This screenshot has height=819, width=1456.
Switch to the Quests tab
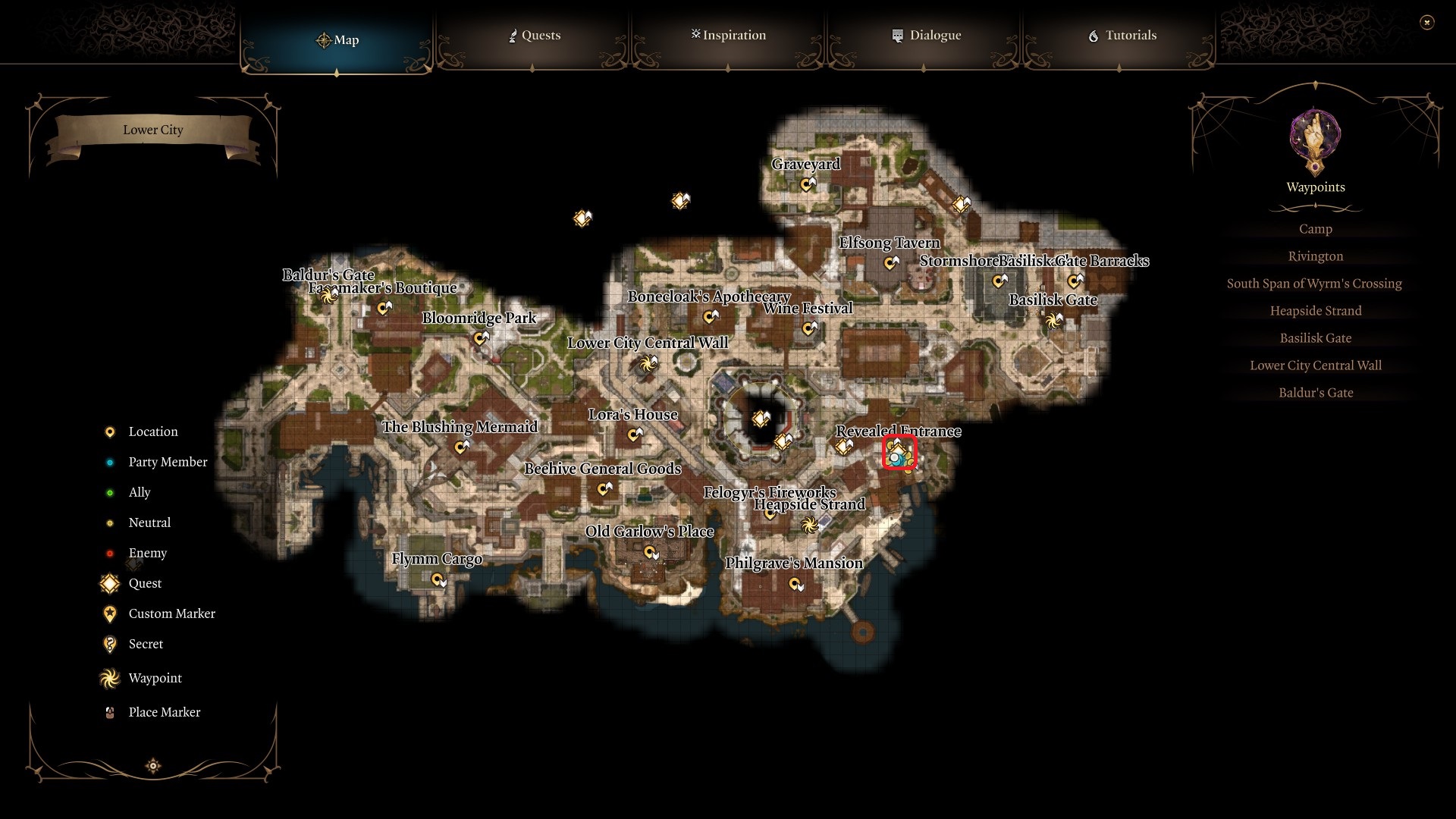(535, 35)
